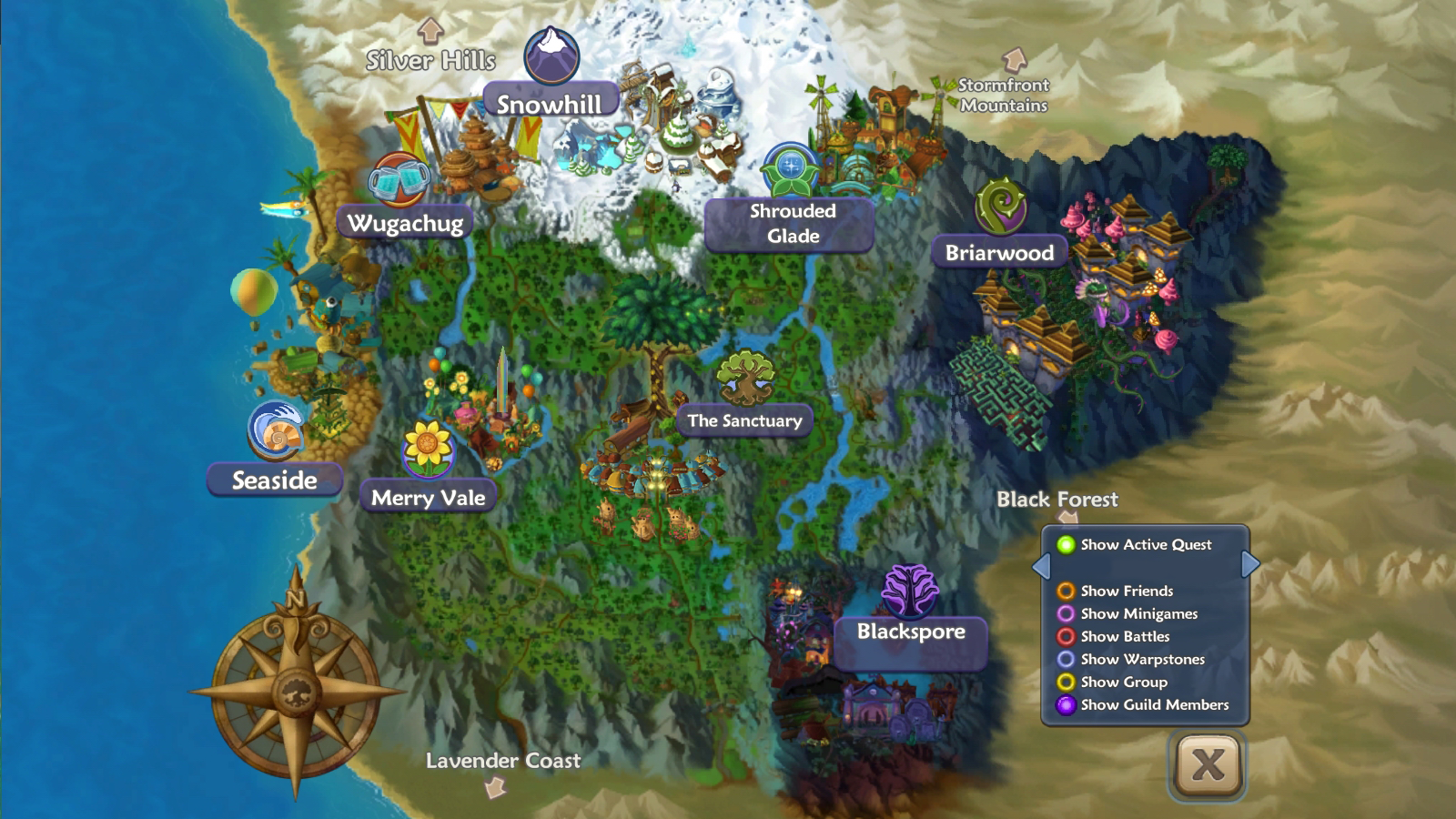Toggle Show Minigames markers
This screenshot has height=819, width=1456.
[x=1066, y=613]
